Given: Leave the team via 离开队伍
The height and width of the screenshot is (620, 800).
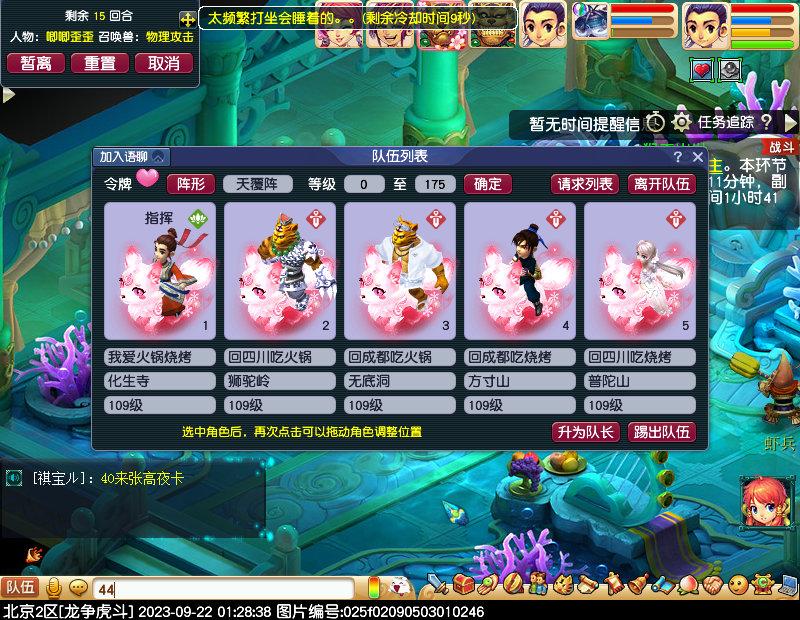Looking at the screenshot, I should point(661,184).
